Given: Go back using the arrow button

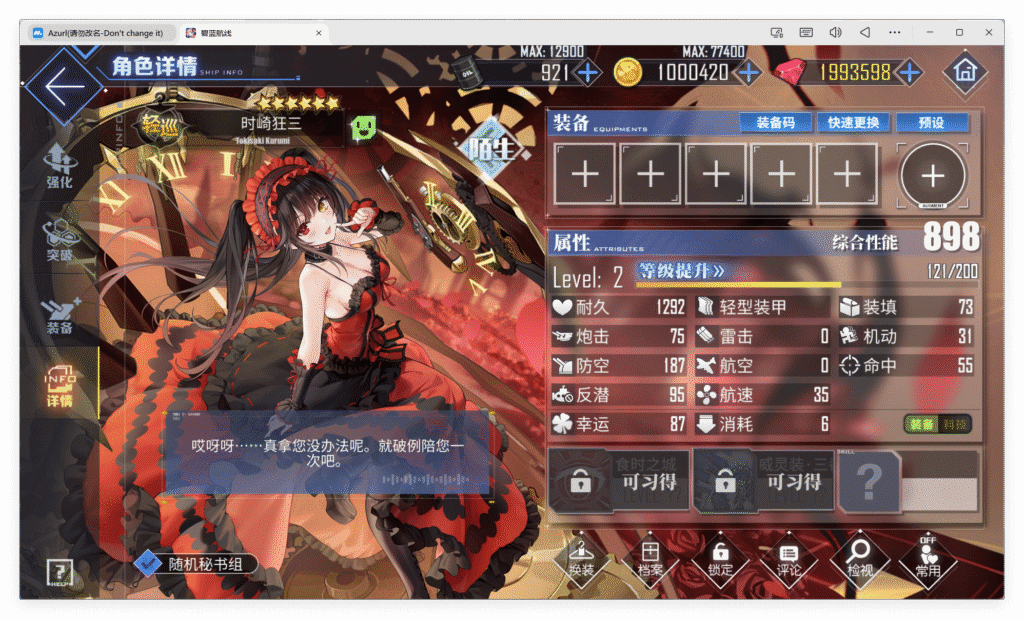Looking at the screenshot, I should (63, 87).
